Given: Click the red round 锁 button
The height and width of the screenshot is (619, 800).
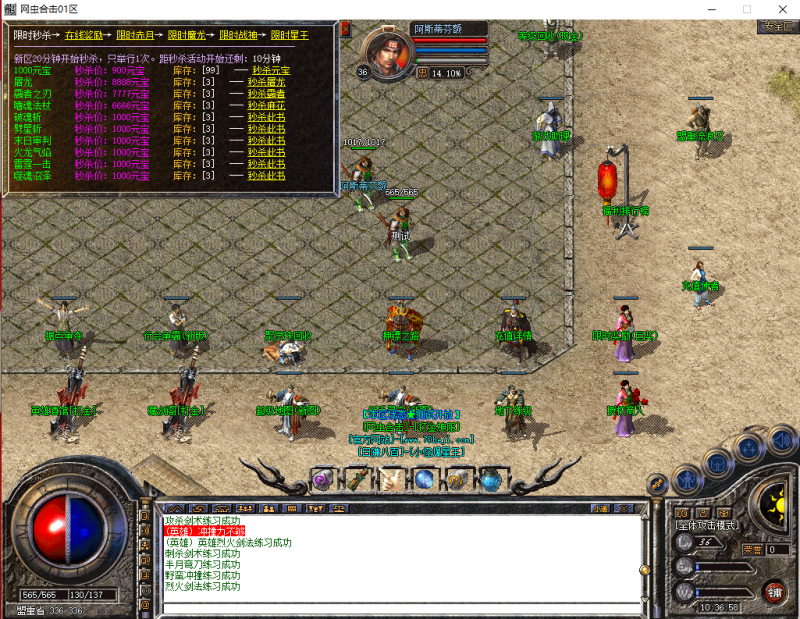Looking at the screenshot, I should pyautogui.click(x=773, y=593).
